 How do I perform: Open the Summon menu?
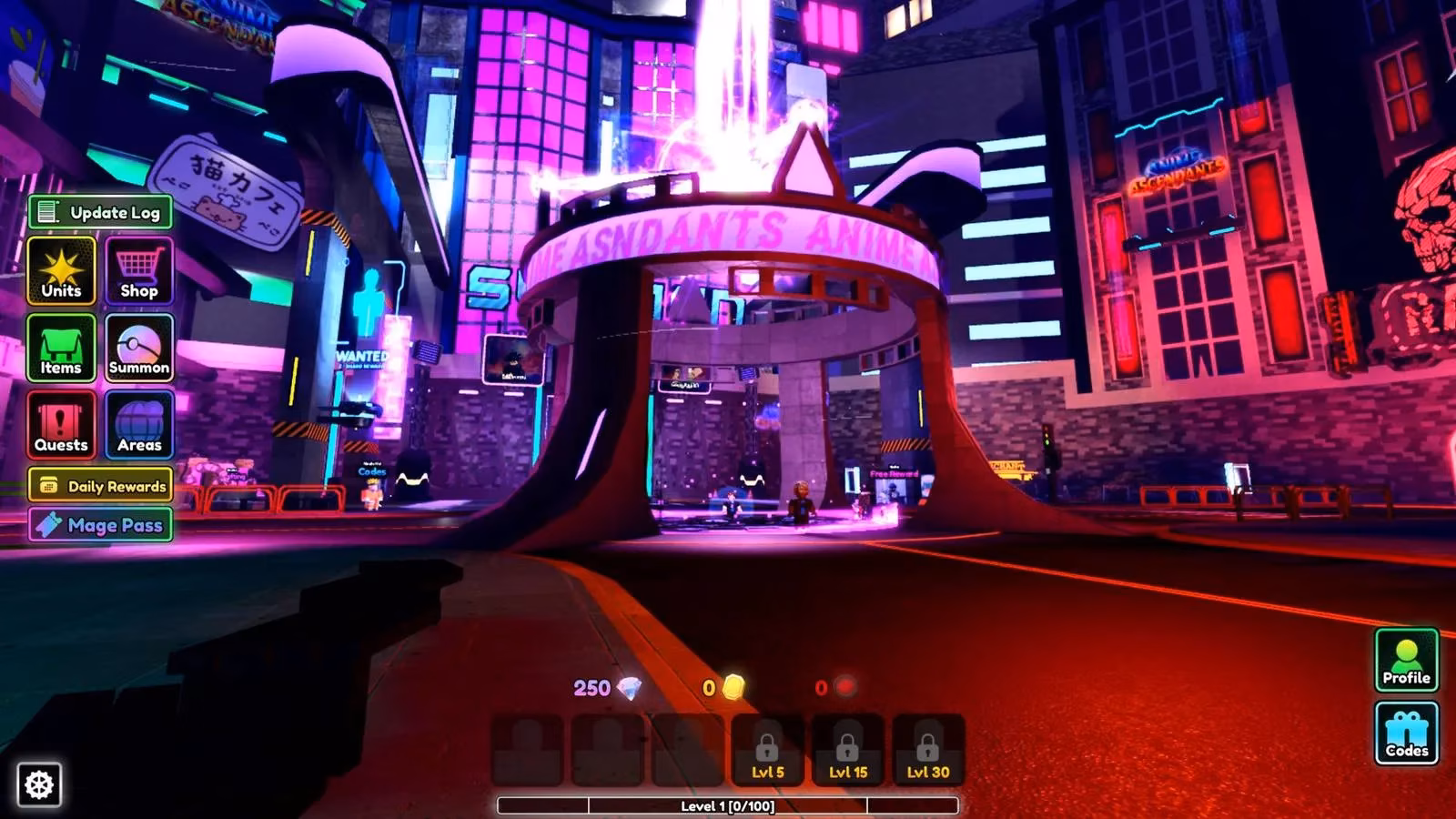pyautogui.click(x=137, y=349)
